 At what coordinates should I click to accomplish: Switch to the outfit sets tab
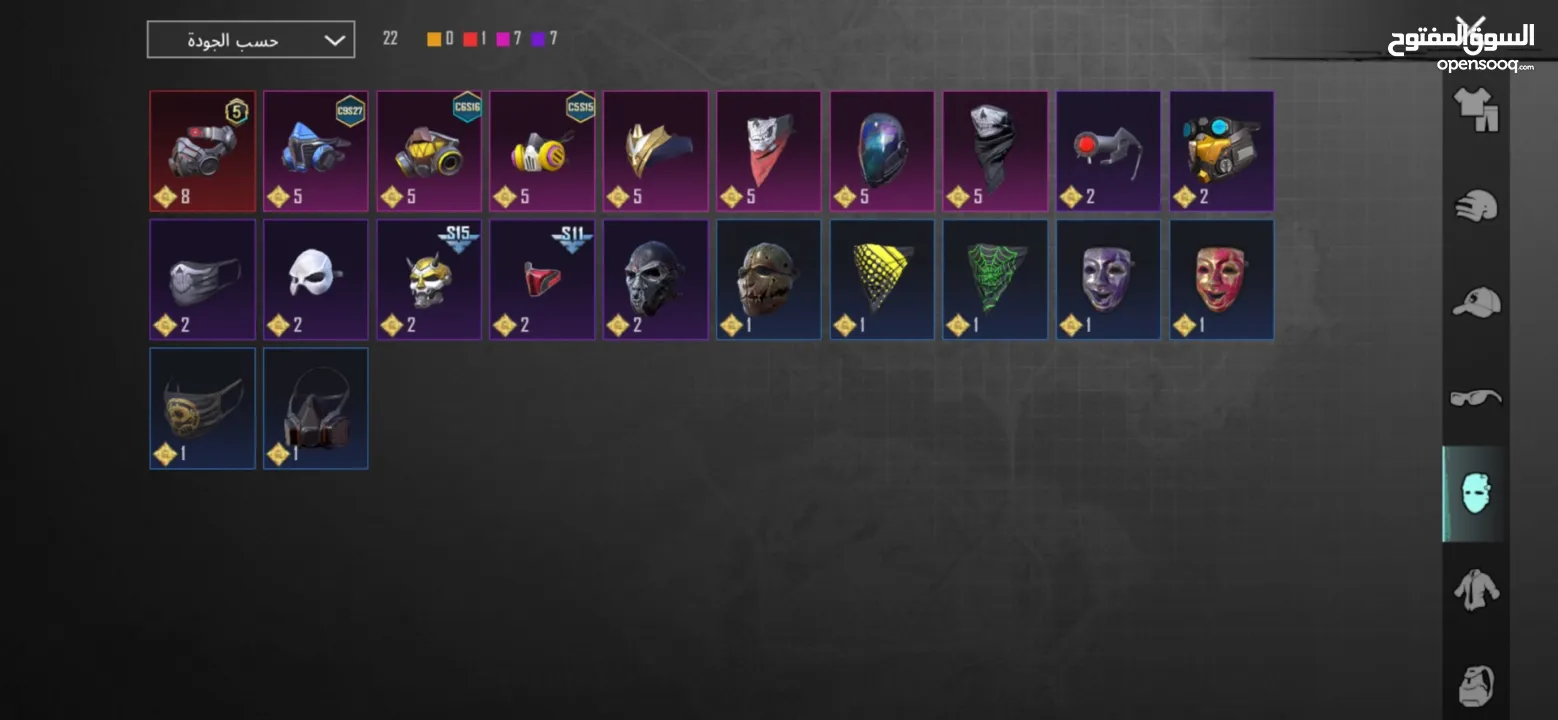coord(1475,110)
